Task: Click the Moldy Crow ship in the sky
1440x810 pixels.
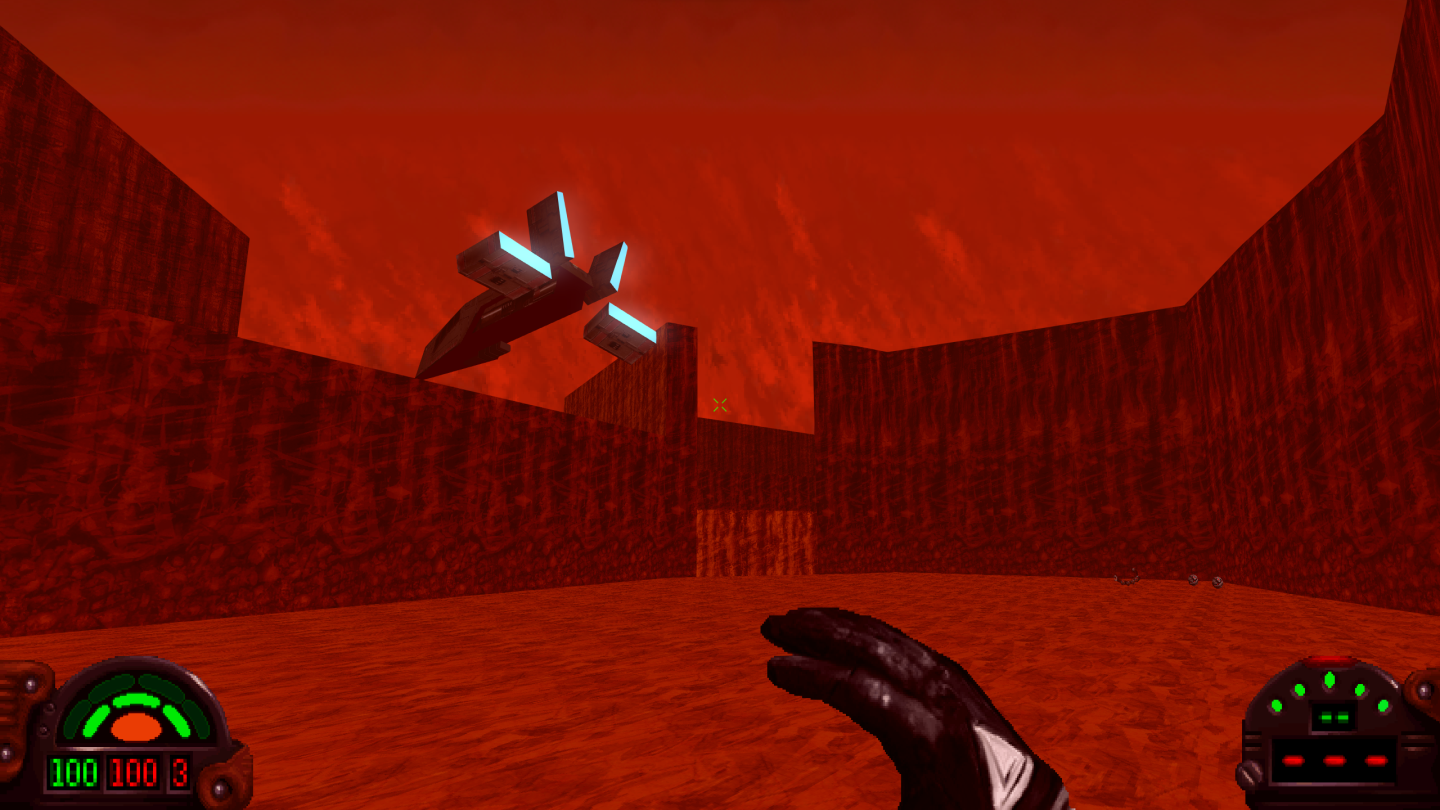Action: coord(520,300)
